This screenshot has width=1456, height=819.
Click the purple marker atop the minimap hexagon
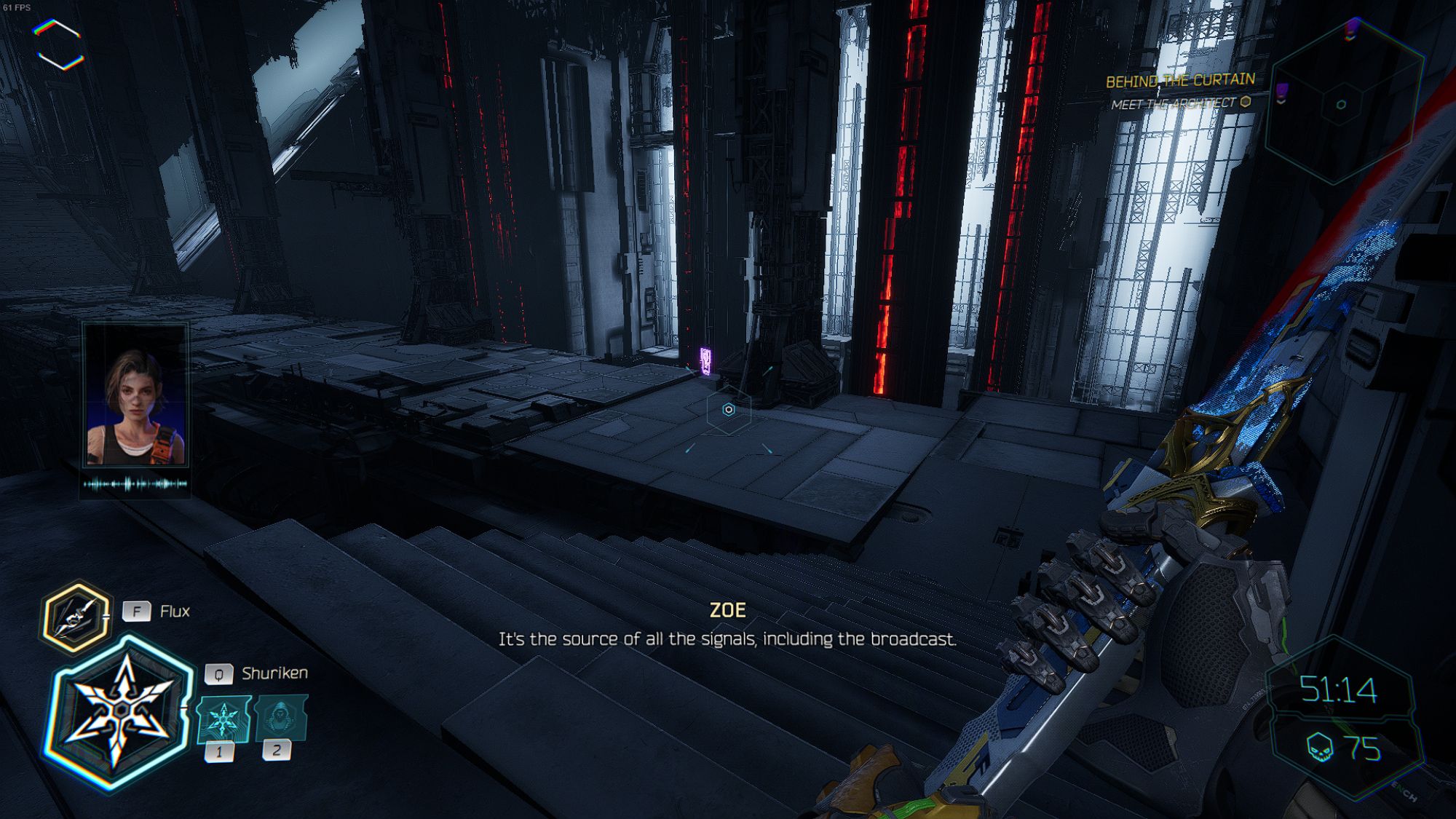coord(1351,28)
